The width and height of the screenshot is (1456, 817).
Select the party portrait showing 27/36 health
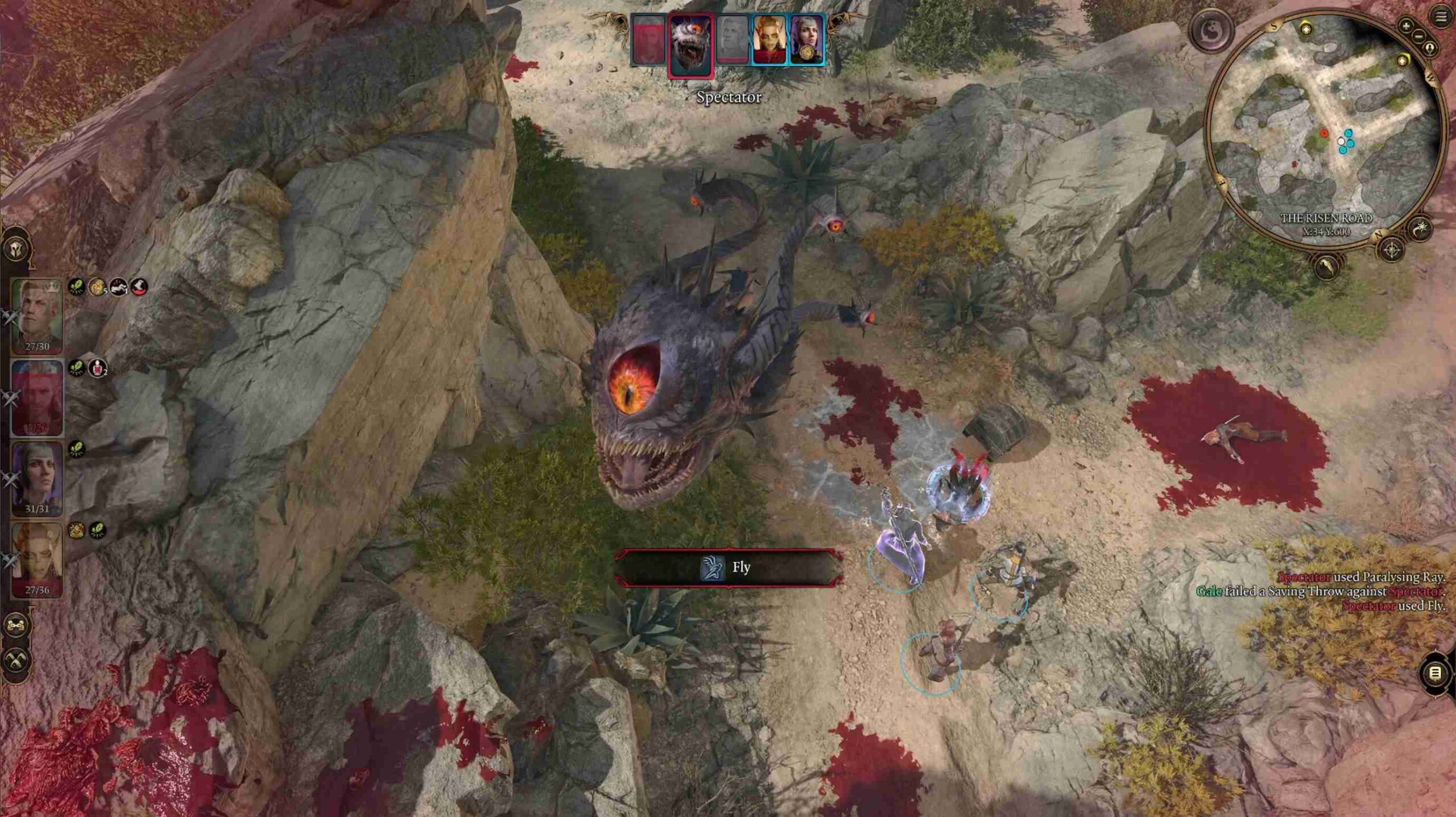[x=37, y=560]
